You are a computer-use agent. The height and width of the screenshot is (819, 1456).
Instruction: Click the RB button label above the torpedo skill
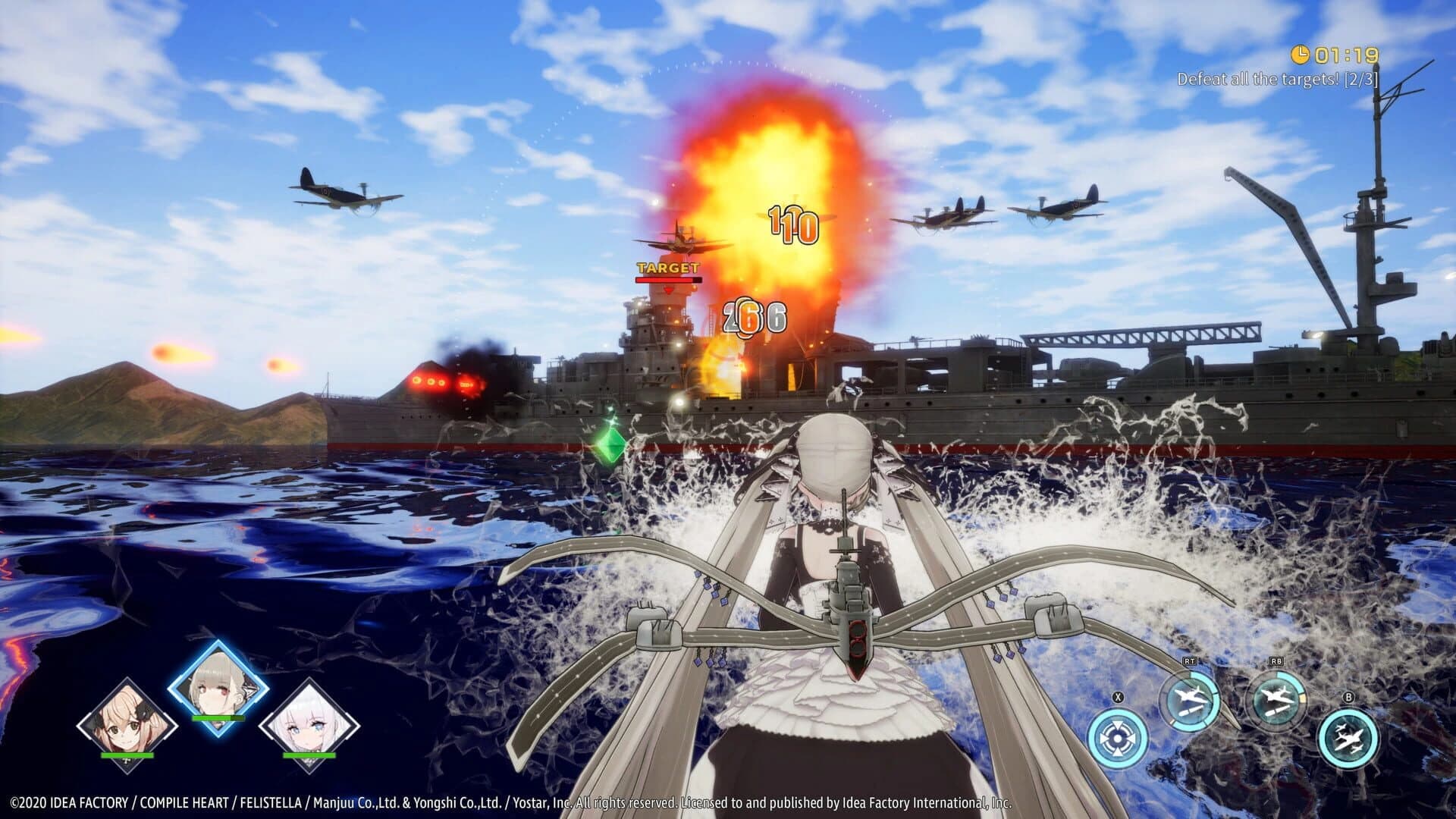click(1276, 661)
